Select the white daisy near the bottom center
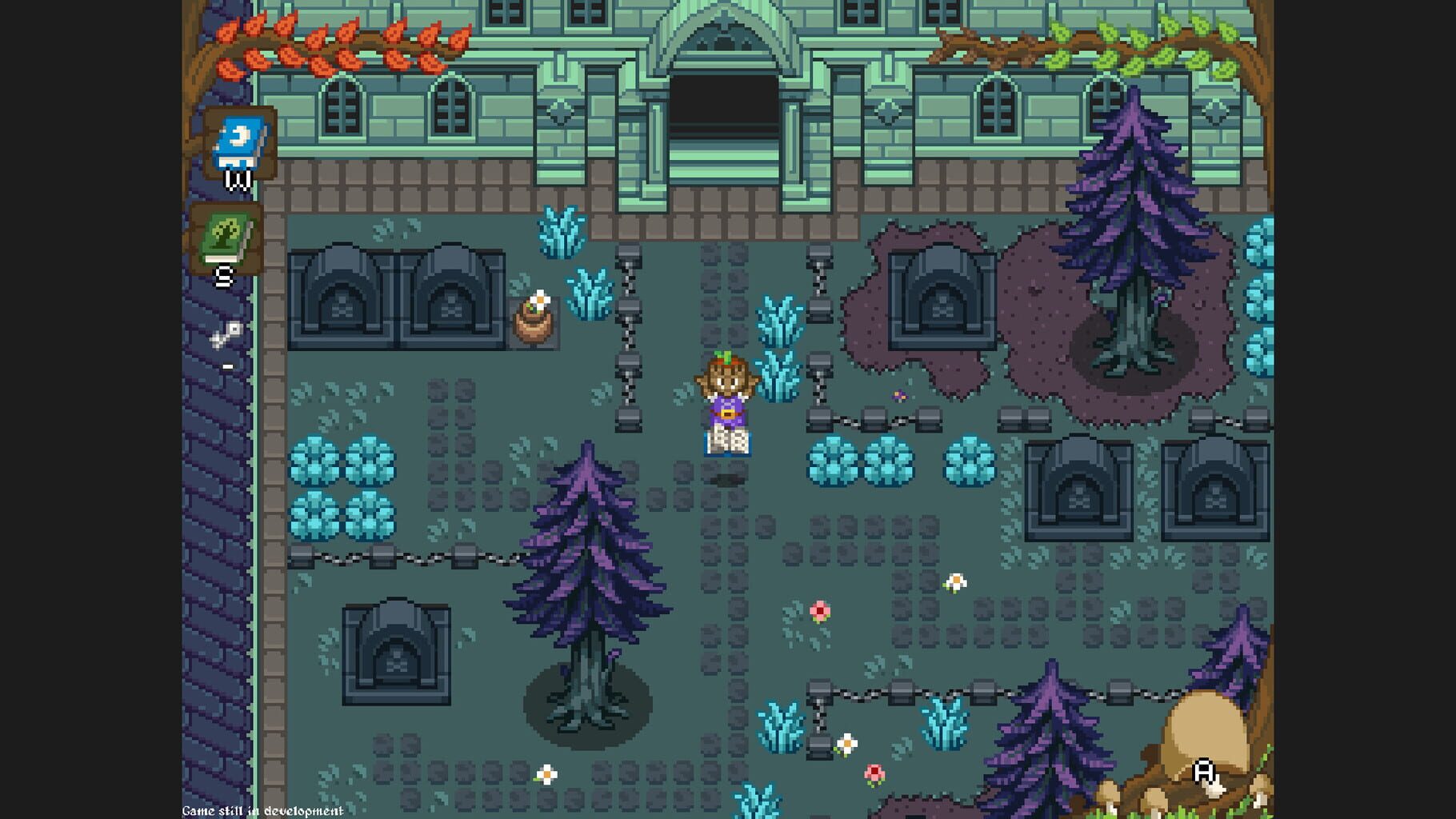Screen dimensions: 1456x819 (x=546, y=774)
